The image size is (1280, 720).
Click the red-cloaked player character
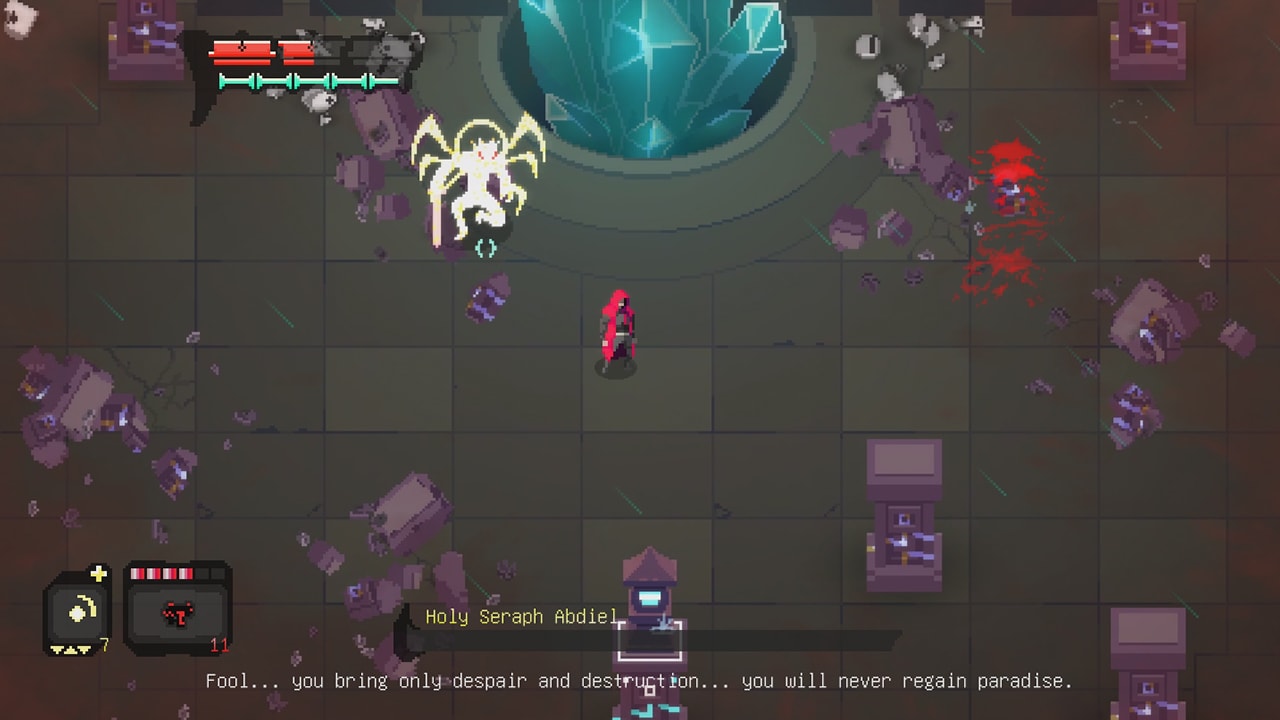(618, 330)
